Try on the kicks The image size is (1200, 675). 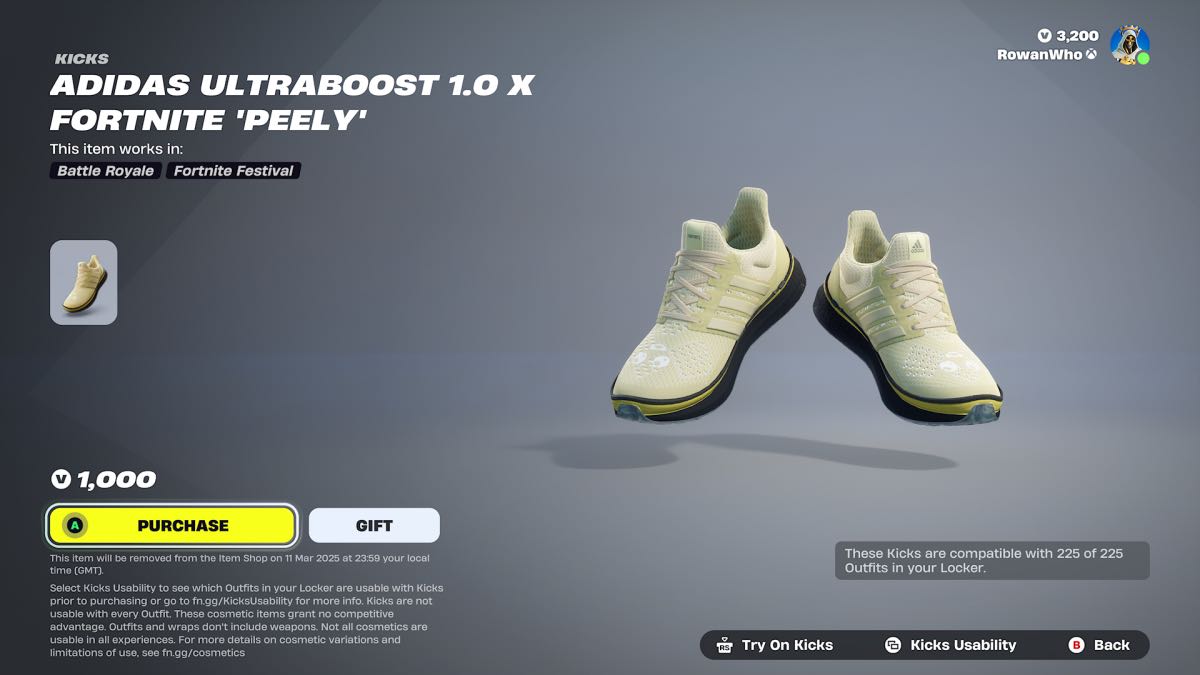(775, 645)
